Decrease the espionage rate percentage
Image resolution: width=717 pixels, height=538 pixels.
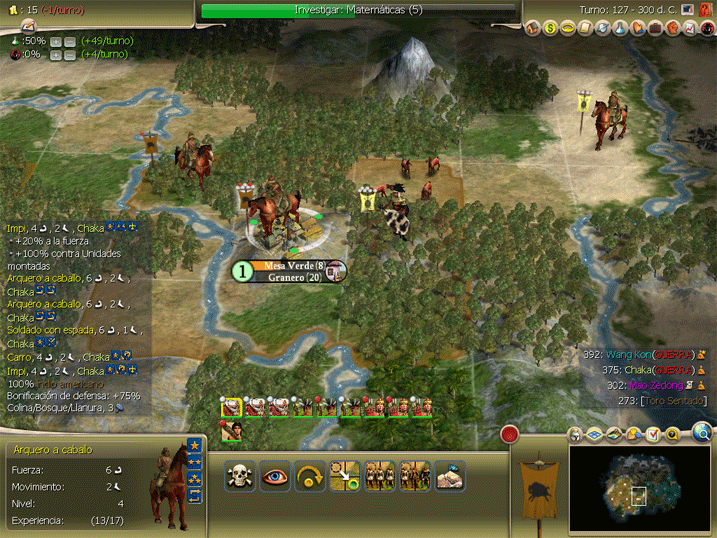point(69,55)
